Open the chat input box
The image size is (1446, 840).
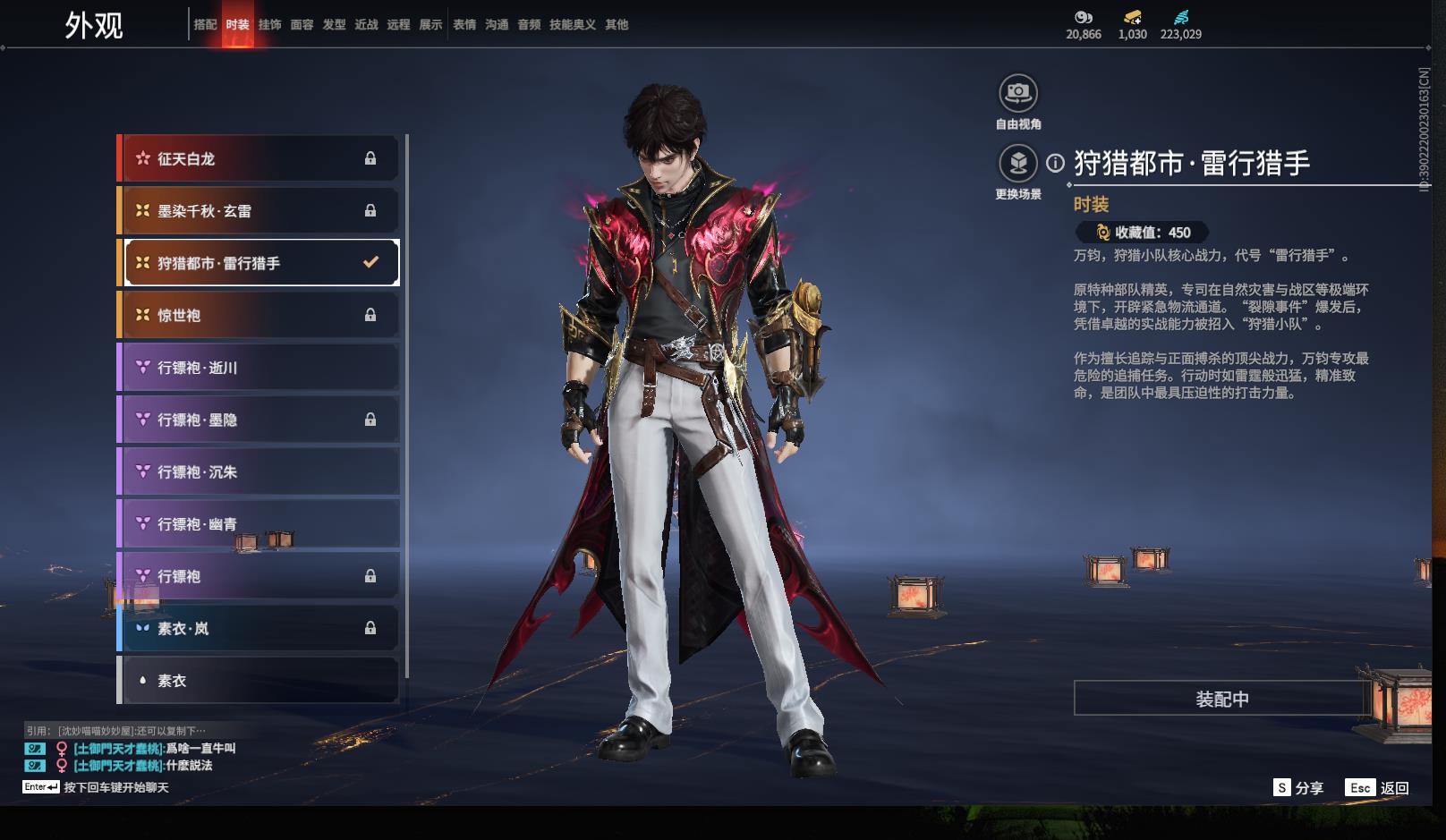coord(115,787)
